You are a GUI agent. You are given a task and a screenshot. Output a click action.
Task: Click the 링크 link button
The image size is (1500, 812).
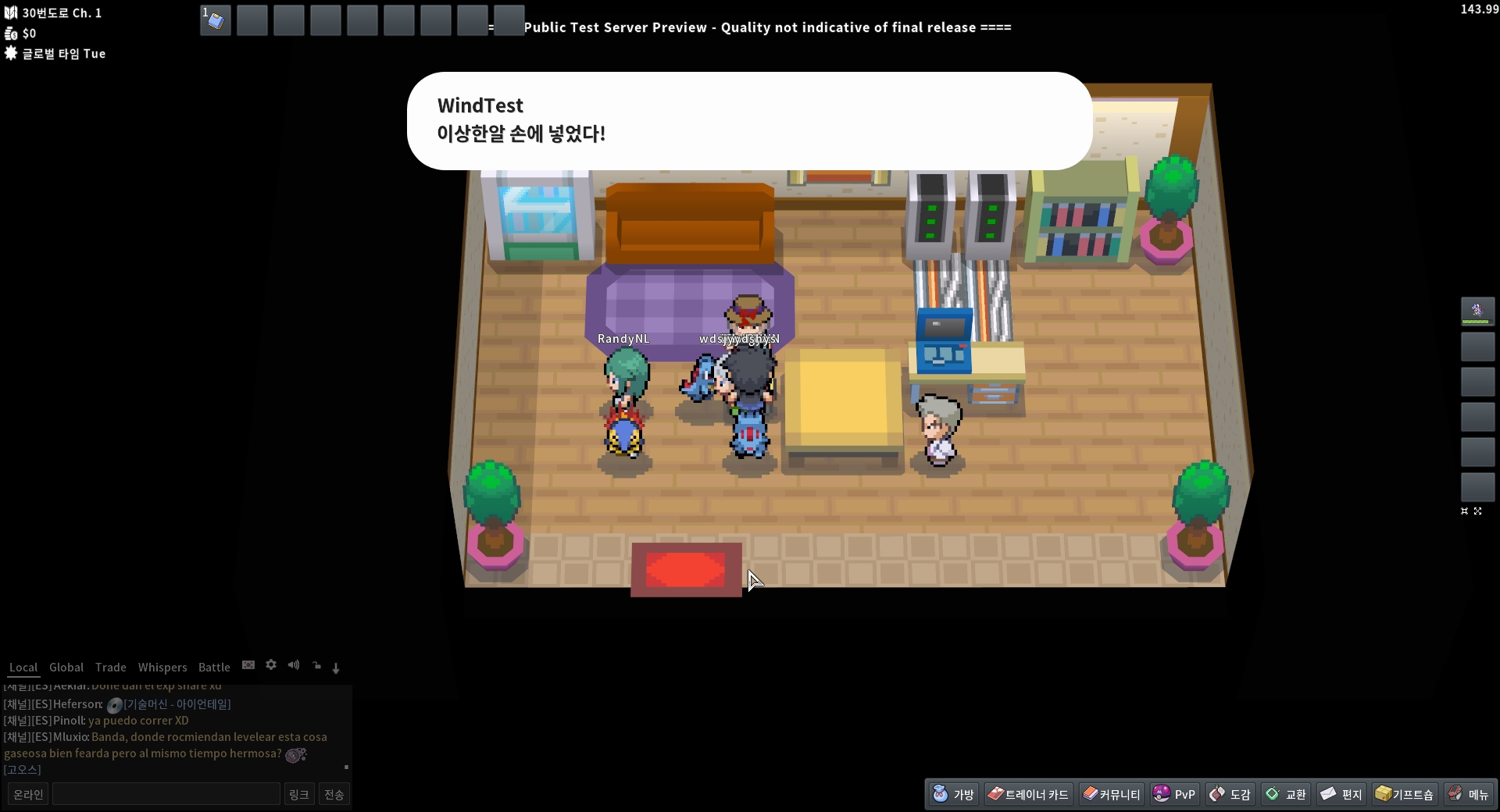click(299, 794)
